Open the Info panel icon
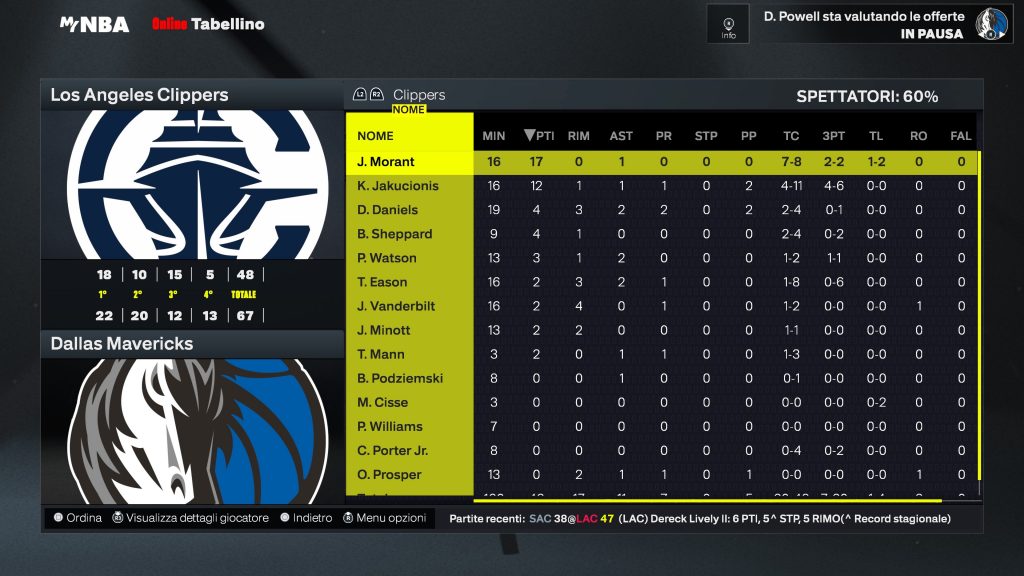This screenshot has height=576, width=1024. point(728,24)
